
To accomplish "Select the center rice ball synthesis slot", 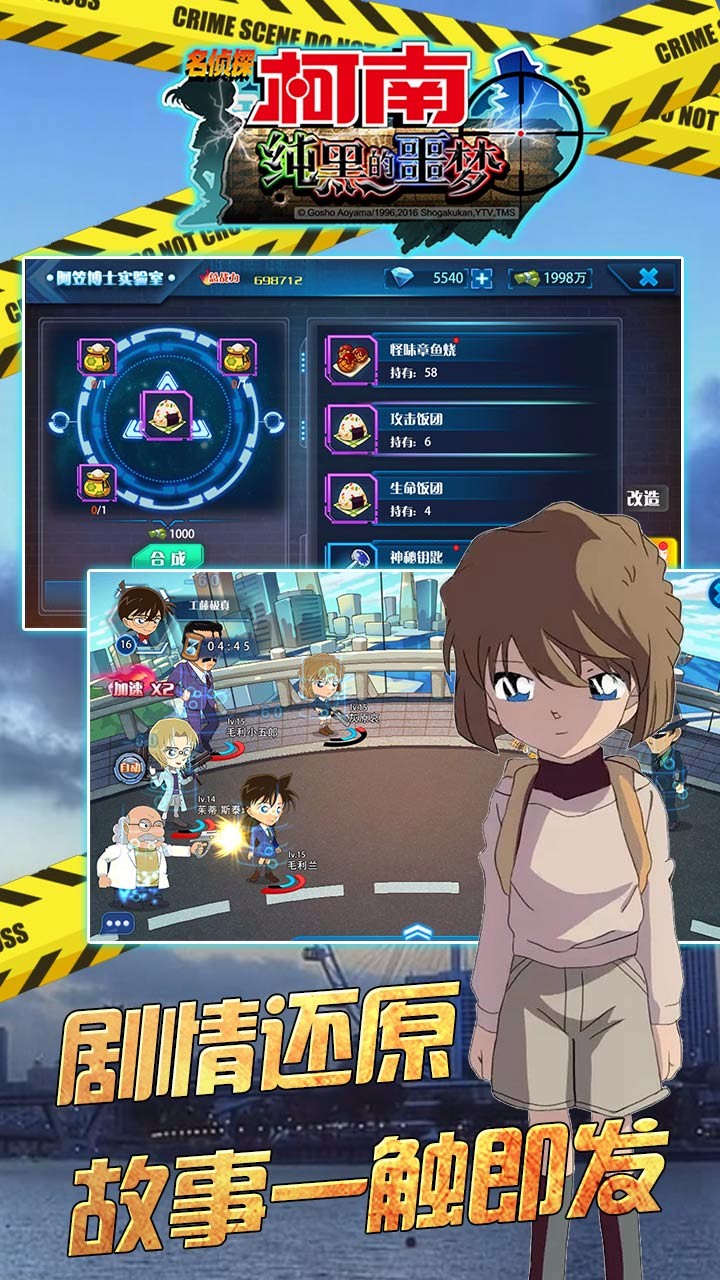I will 167,413.
